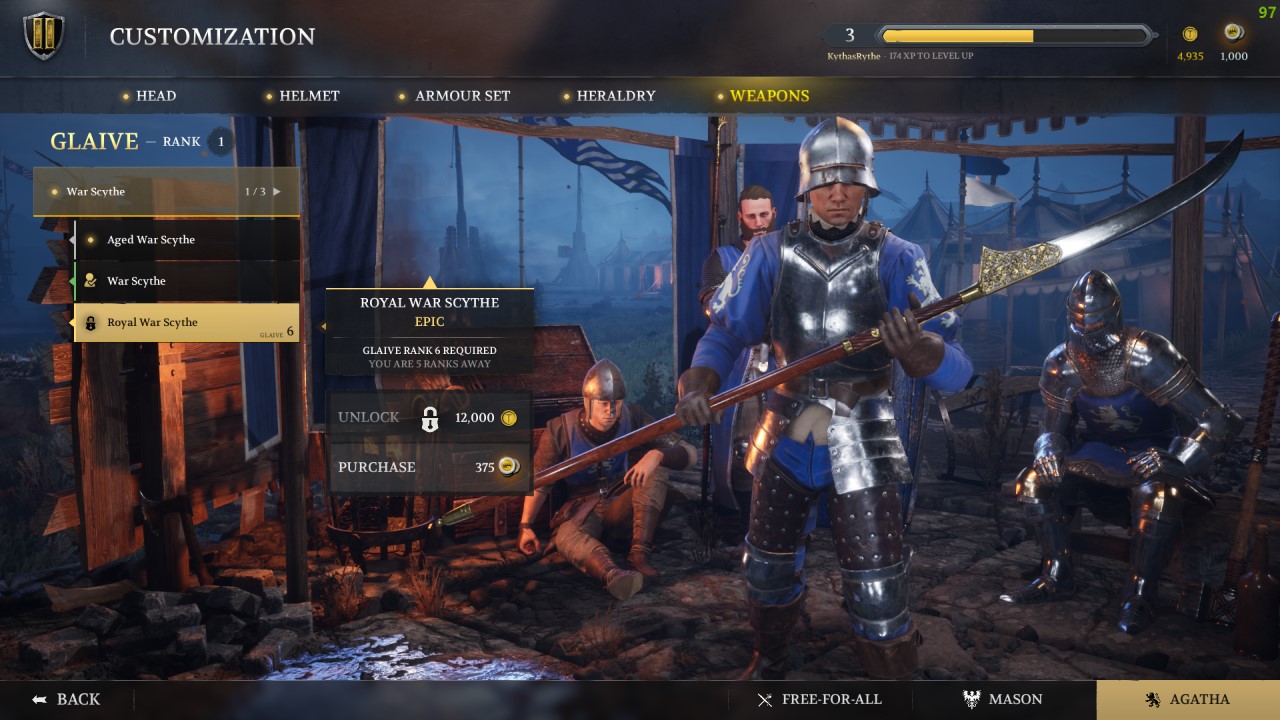Switch allegiance to the Mason faction
This screenshot has width=1280, height=720.
coord(1003,699)
